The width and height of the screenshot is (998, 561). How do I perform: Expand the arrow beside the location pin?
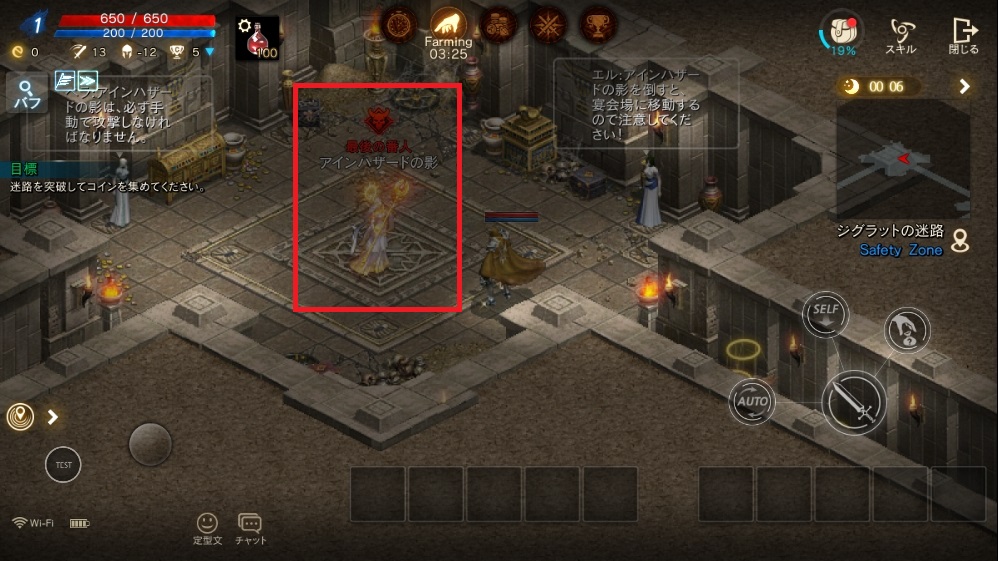point(53,417)
